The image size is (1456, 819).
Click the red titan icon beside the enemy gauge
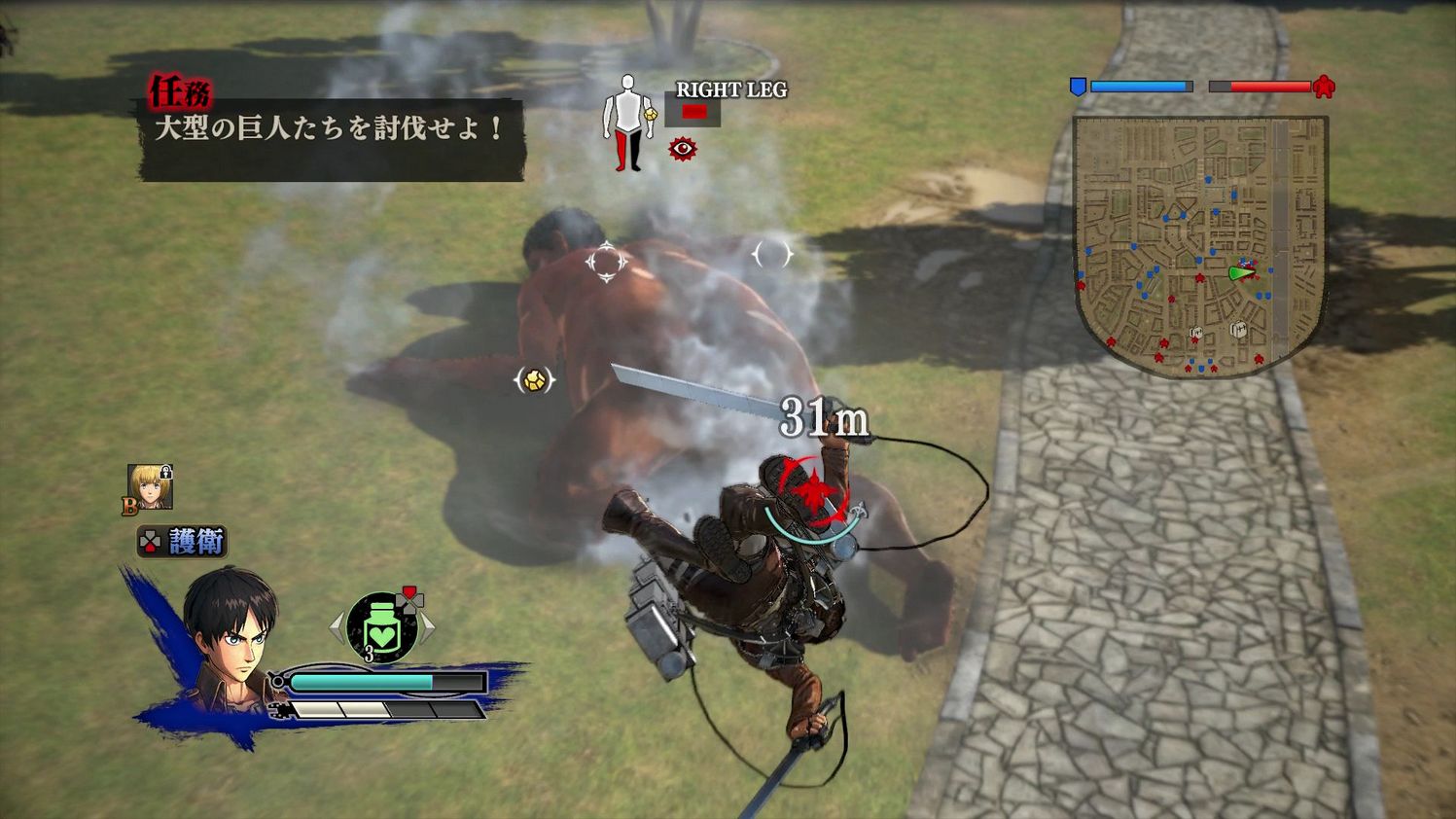tap(1322, 88)
